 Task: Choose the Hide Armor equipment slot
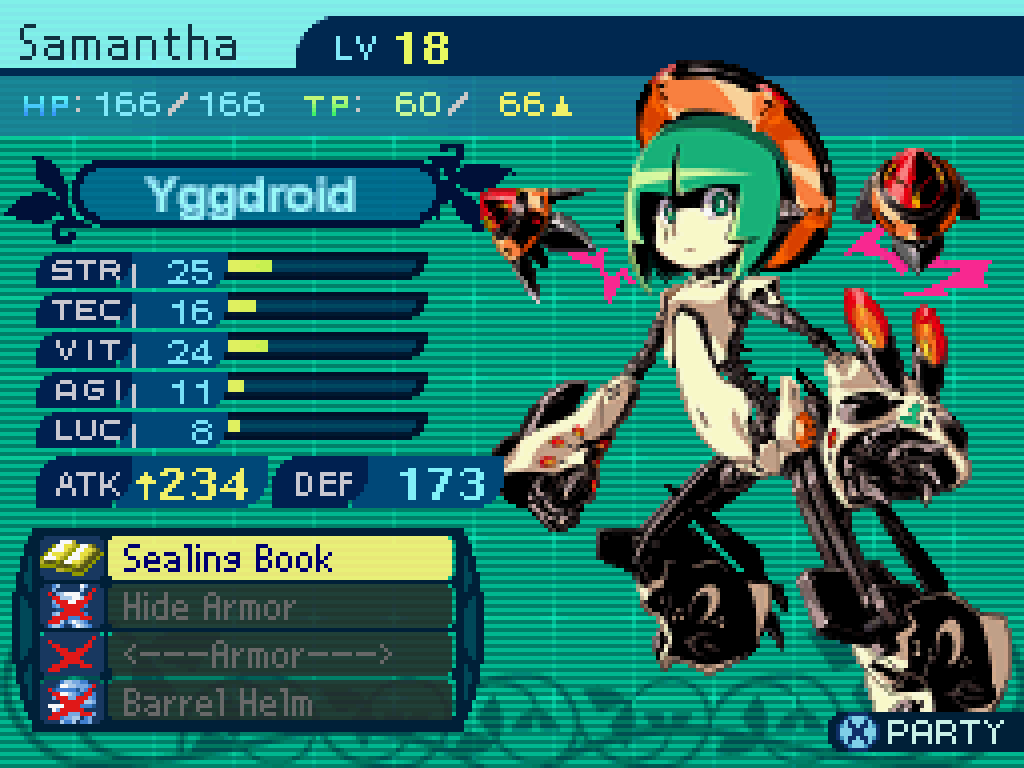278,607
